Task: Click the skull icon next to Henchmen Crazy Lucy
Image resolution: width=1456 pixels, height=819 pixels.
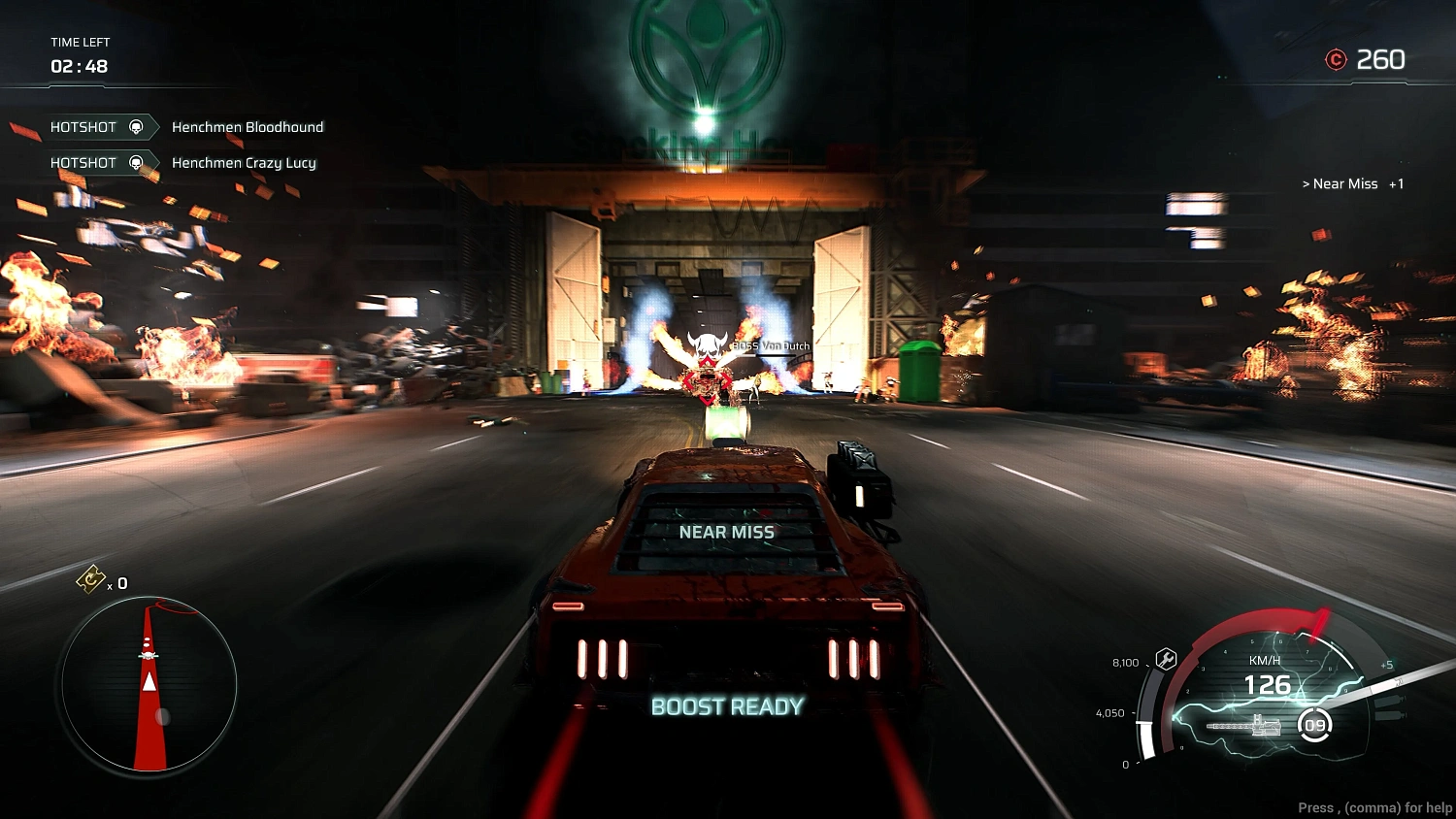Action: [137, 163]
